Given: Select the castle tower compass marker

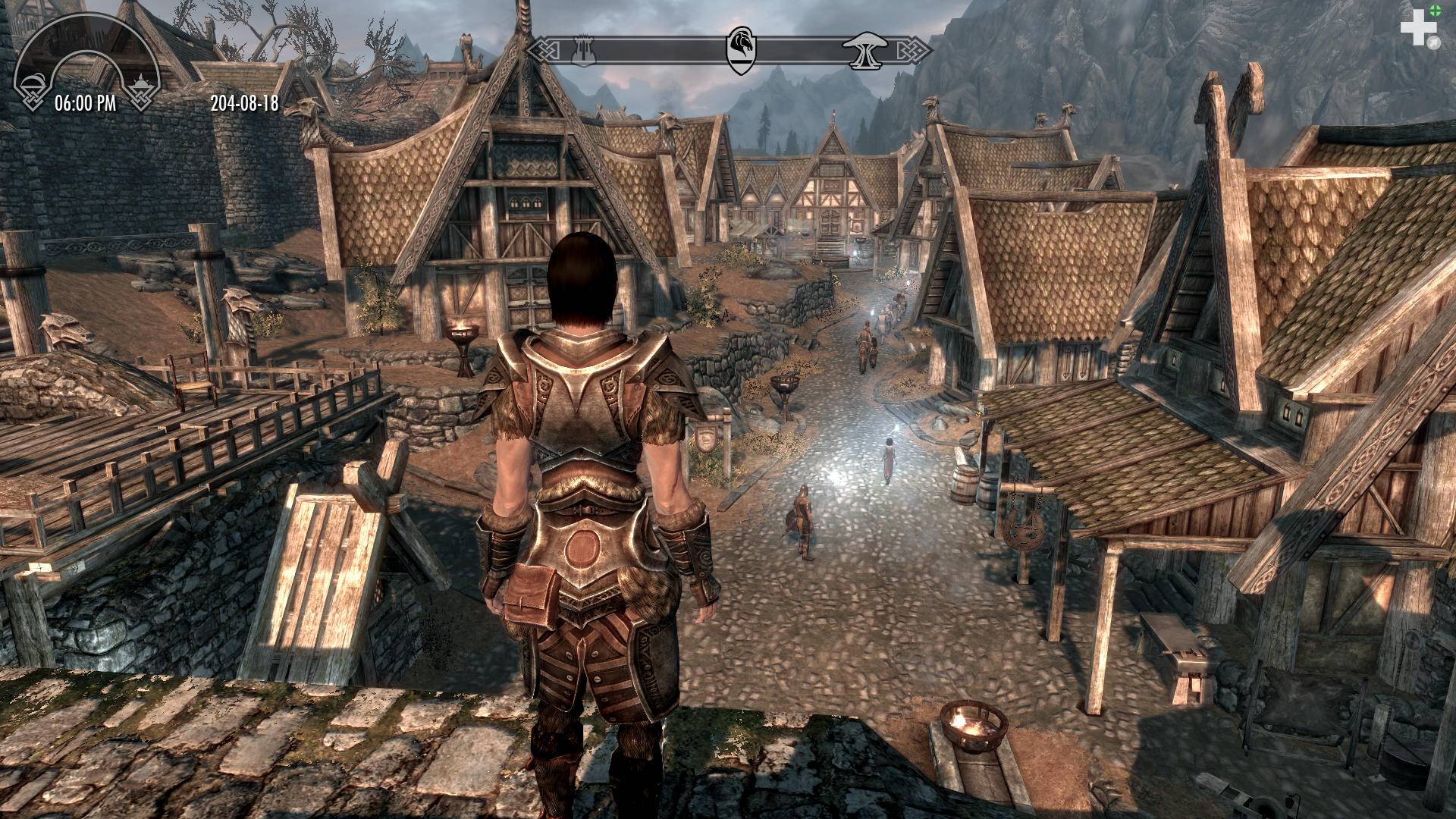Looking at the screenshot, I should tap(583, 51).
